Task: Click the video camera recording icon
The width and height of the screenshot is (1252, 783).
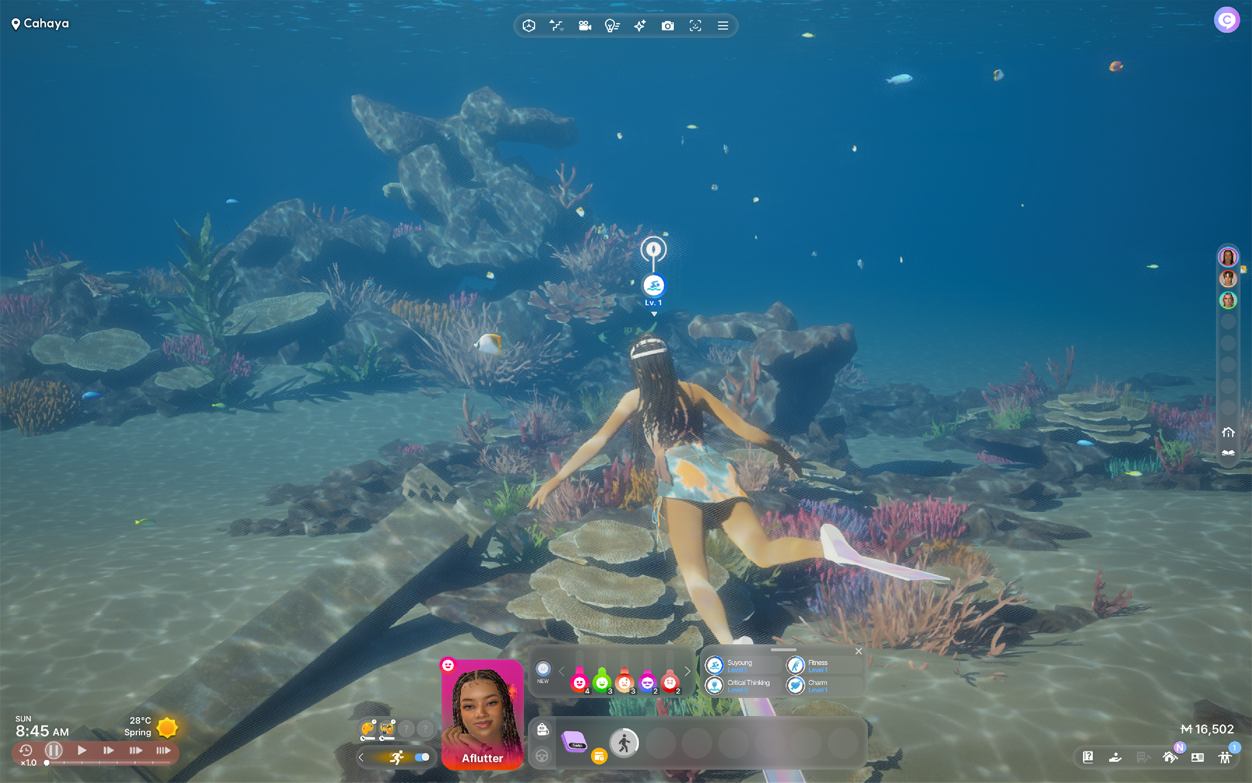Action: click(x=584, y=26)
